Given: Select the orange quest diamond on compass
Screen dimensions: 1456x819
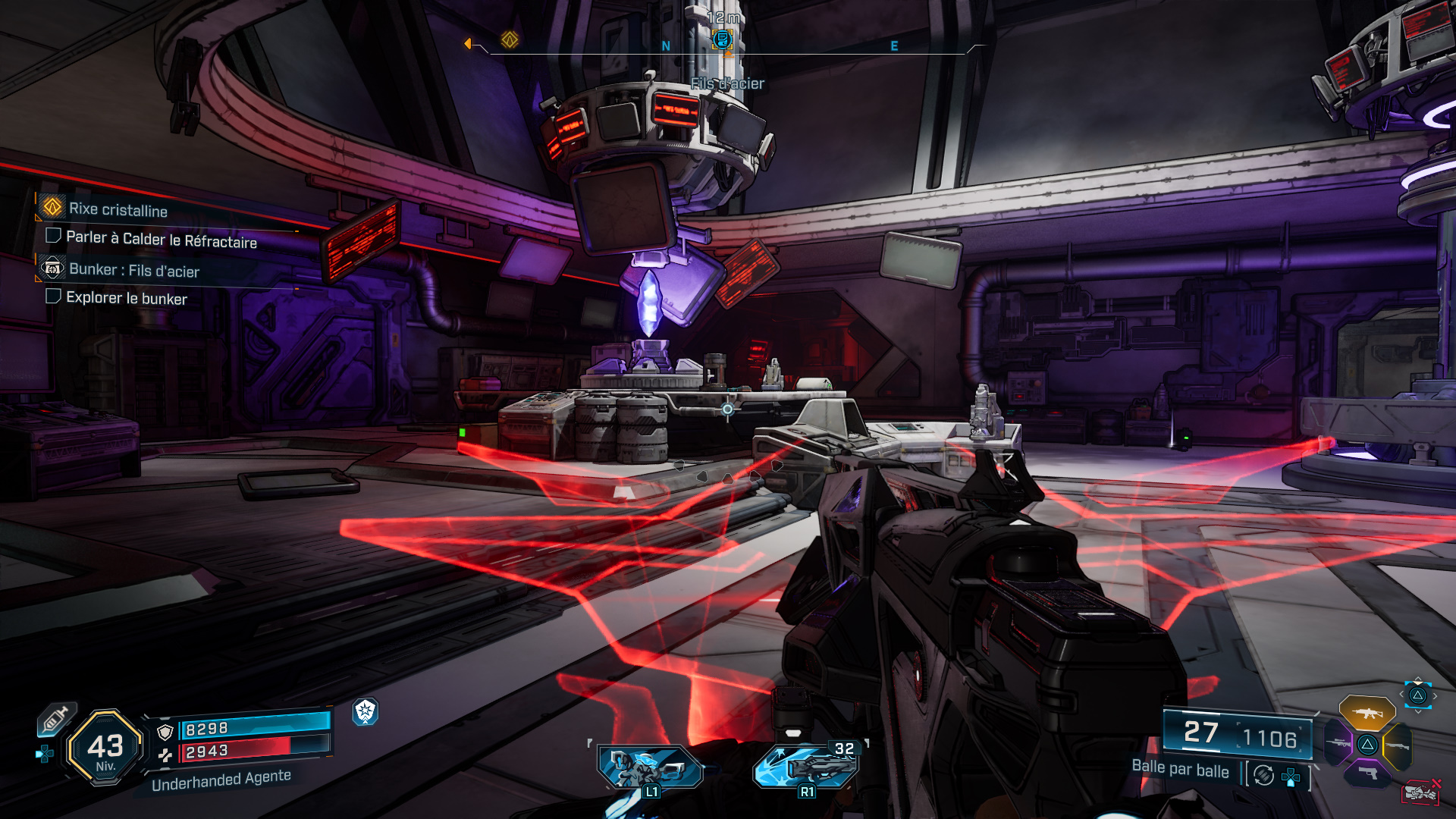Looking at the screenshot, I should [x=510, y=39].
